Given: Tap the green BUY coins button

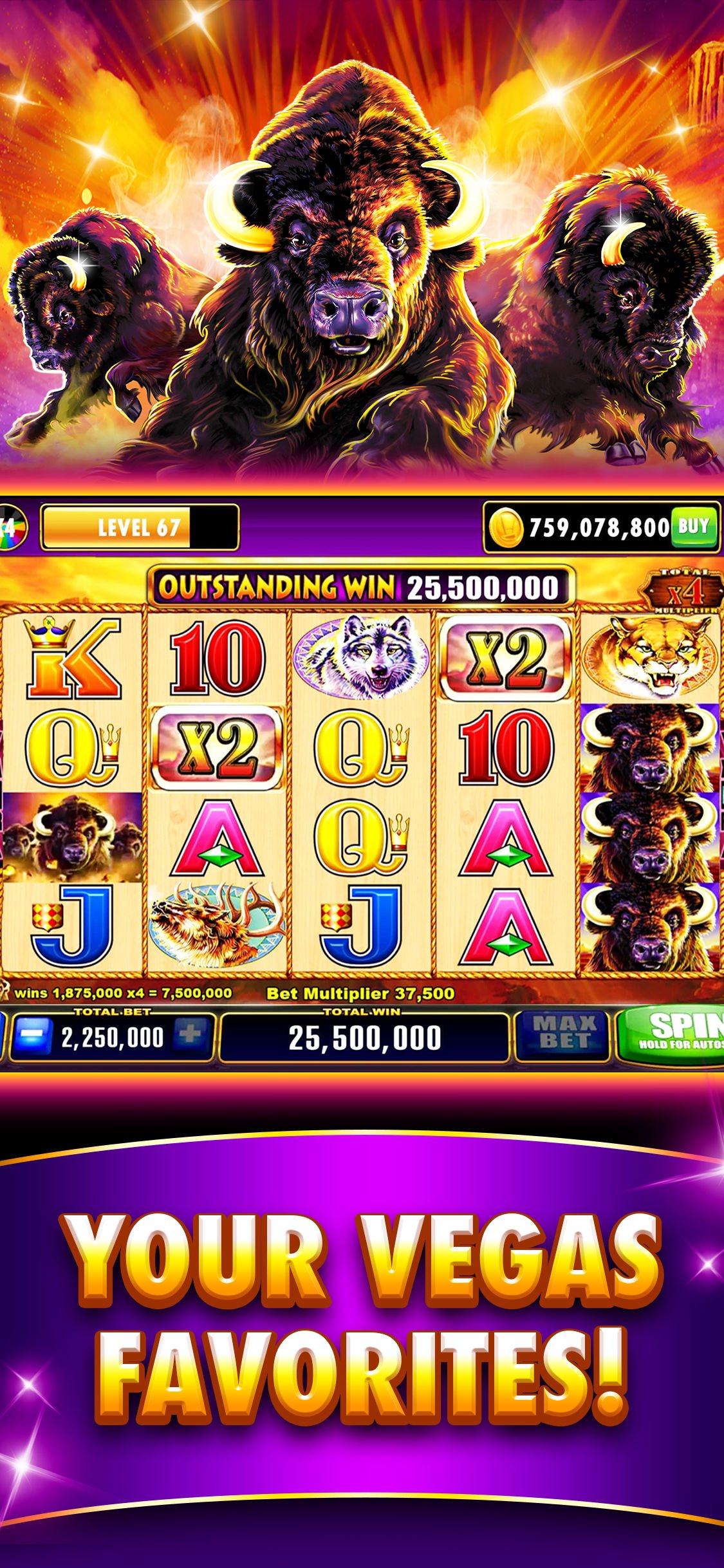Looking at the screenshot, I should click(692, 527).
